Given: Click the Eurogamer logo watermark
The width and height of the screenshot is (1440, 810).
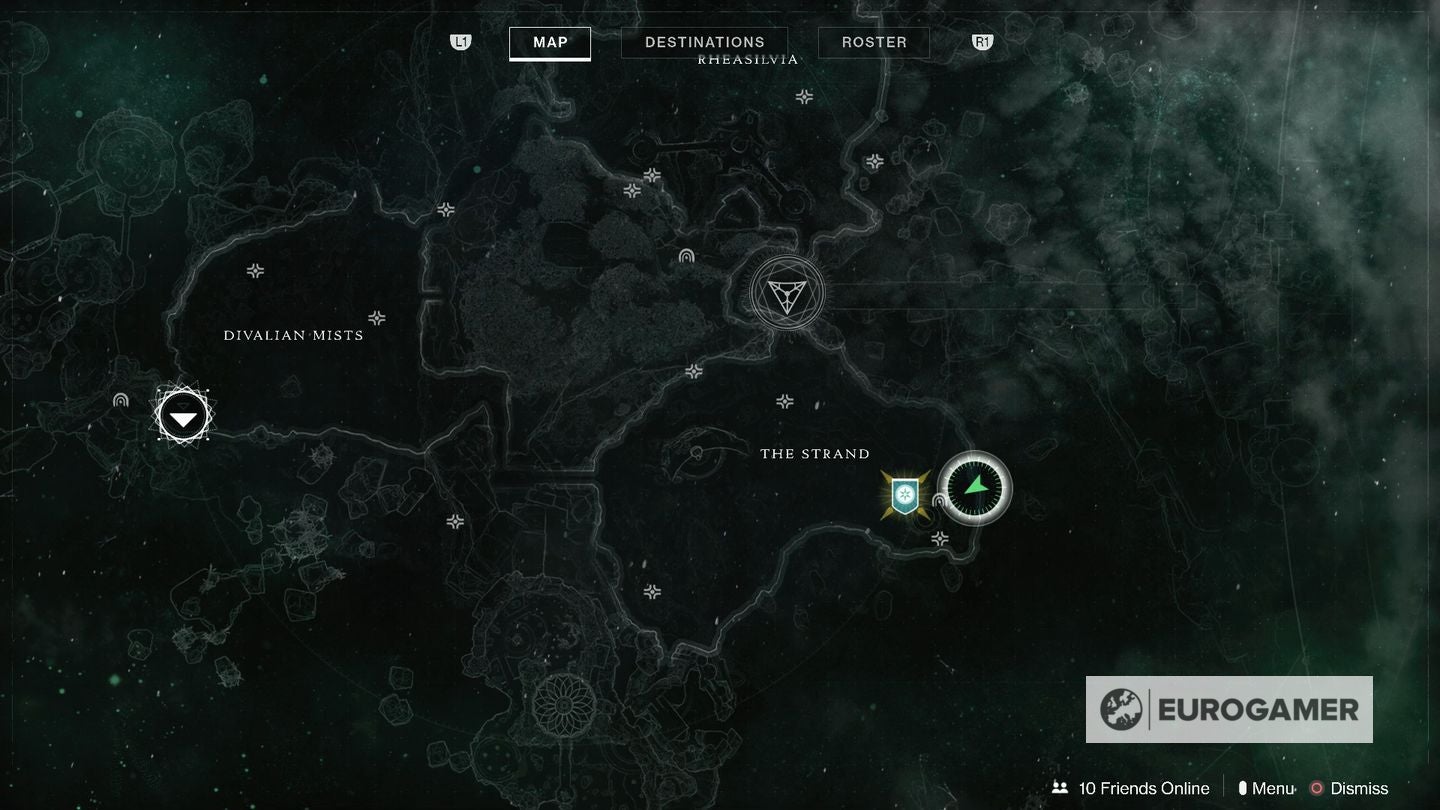Looking at the screenshot, I should pos(1229,710).
